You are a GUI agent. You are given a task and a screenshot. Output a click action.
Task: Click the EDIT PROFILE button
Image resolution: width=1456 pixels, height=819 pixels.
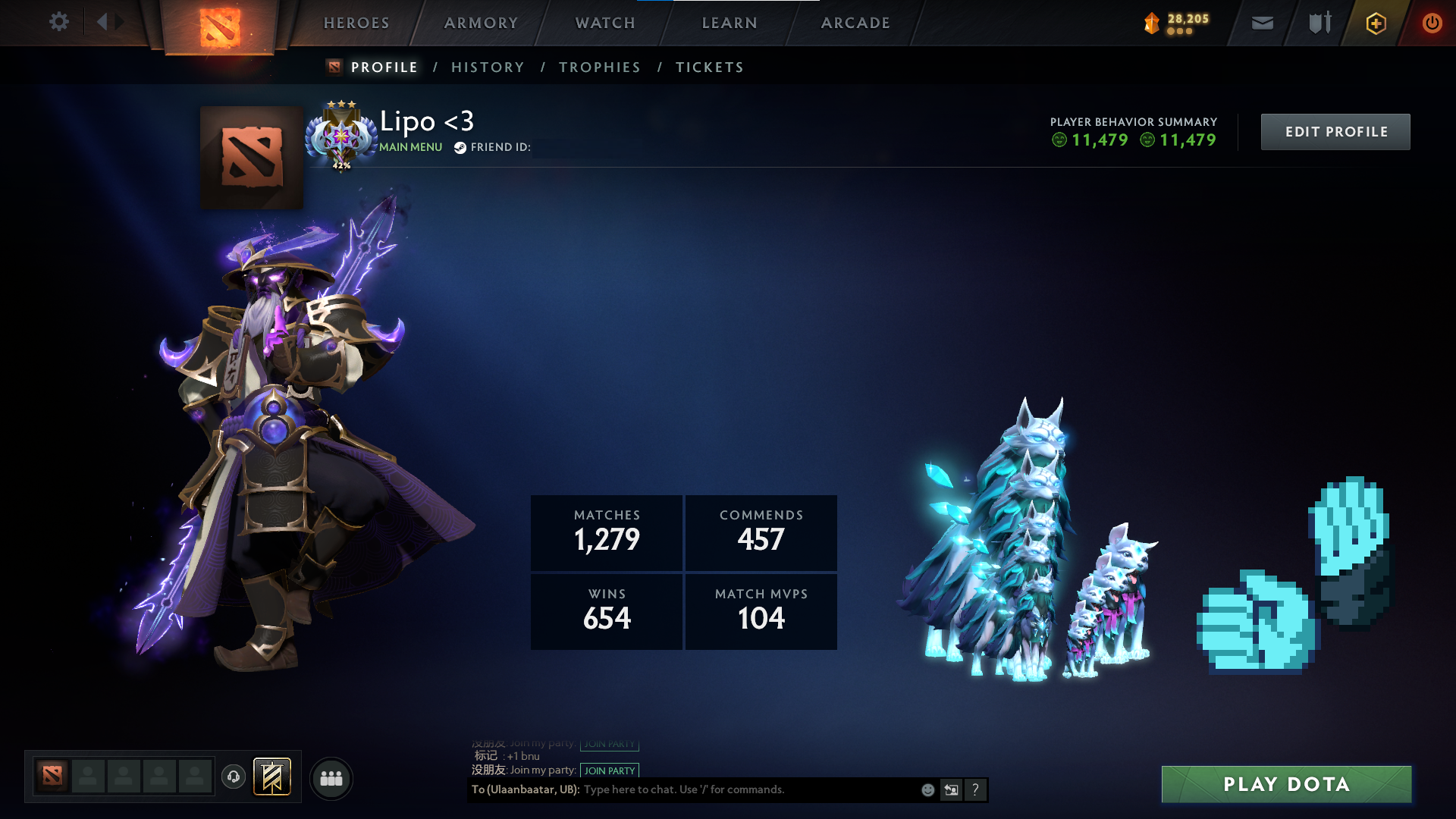[x=1335, y=131]
